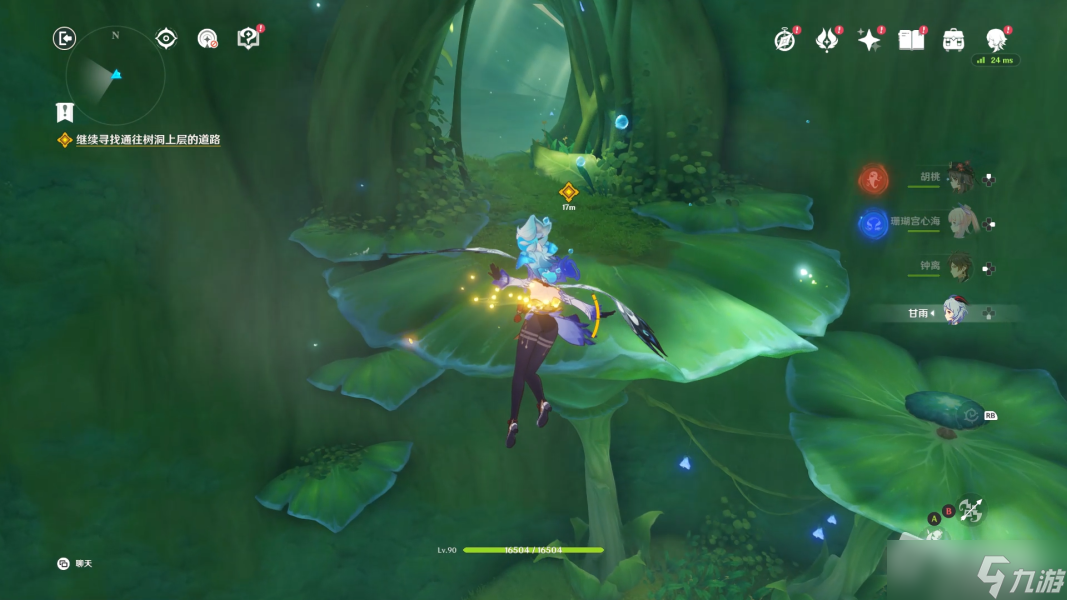Click the target icon with red slash
This screenshot has height=600, width=1067.
pos(207,39)
